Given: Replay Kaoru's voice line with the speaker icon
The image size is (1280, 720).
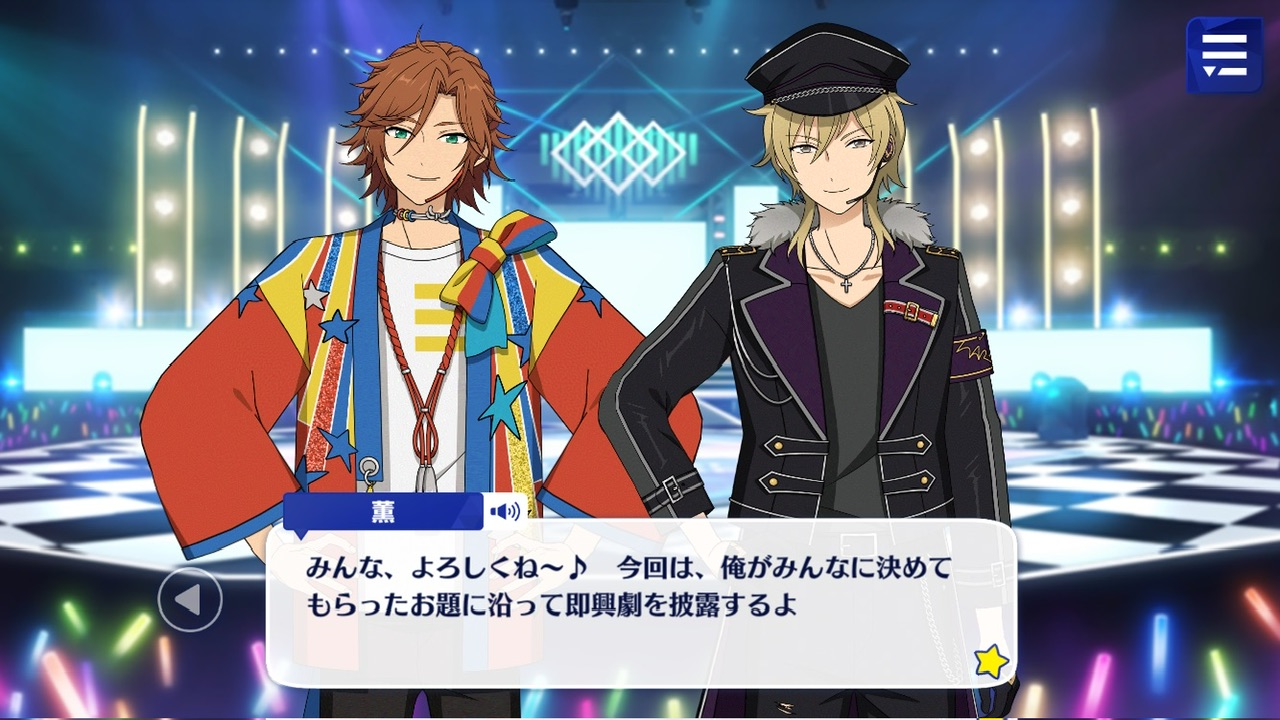Looking at the screenshot, I should [505, 513].
